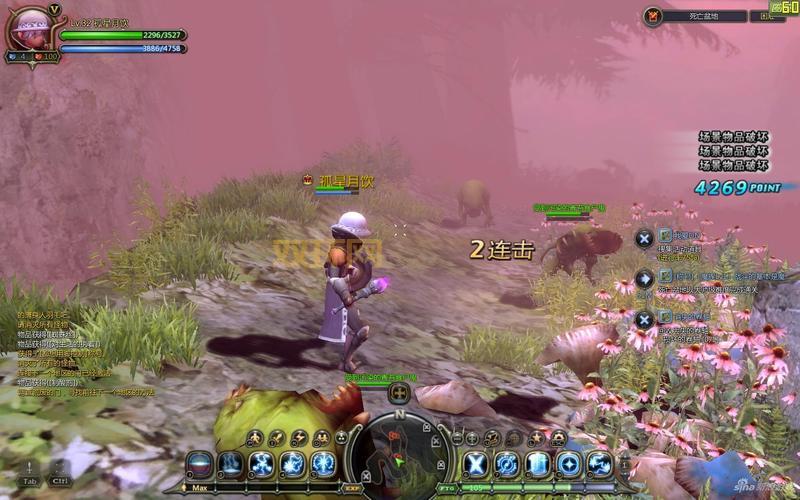
Task: Open the character portrait panel
Action: coord(28,29)
